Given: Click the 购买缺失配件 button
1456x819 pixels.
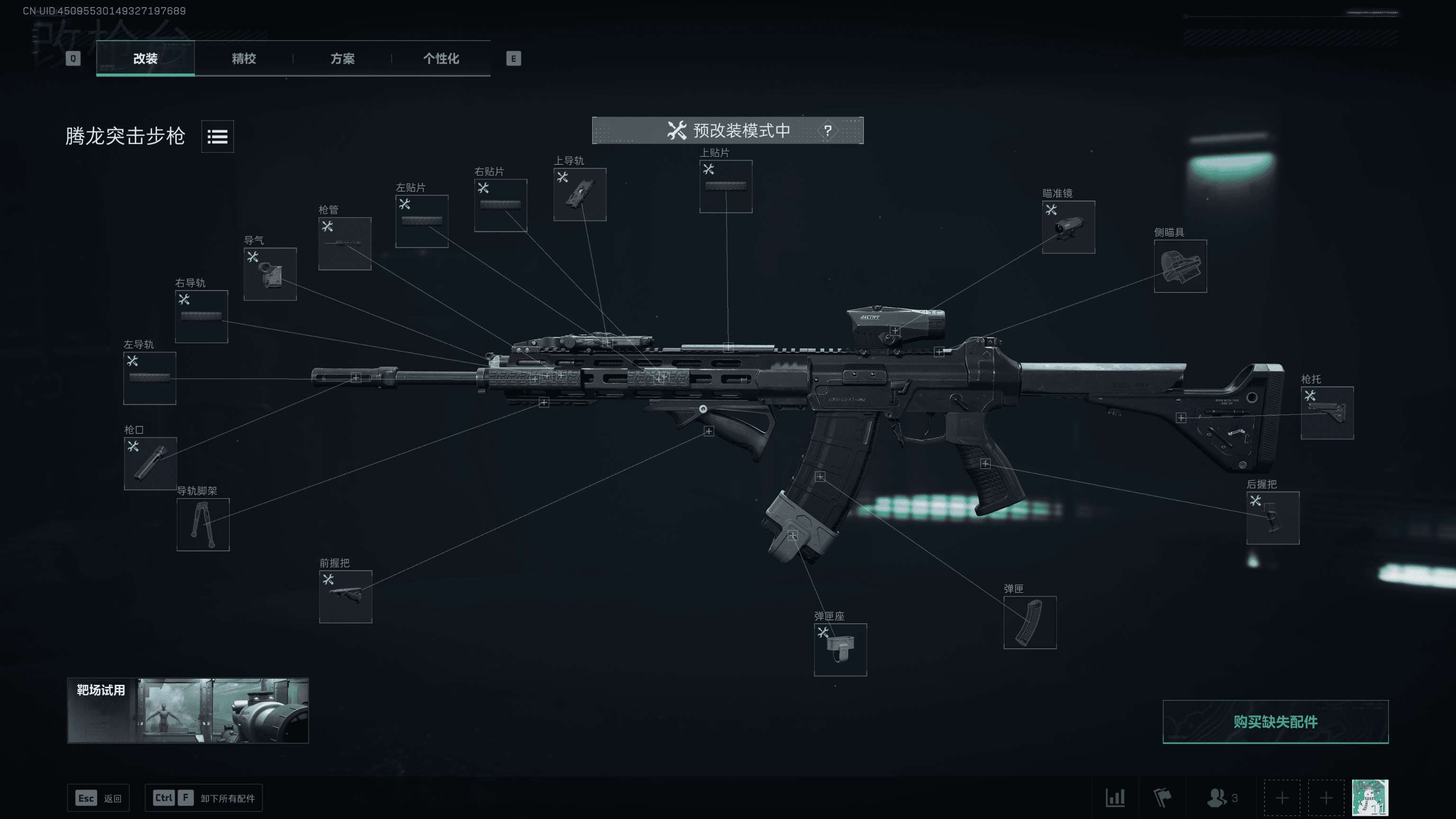Looking at the screenshot, I should [x=1275, y=722].
